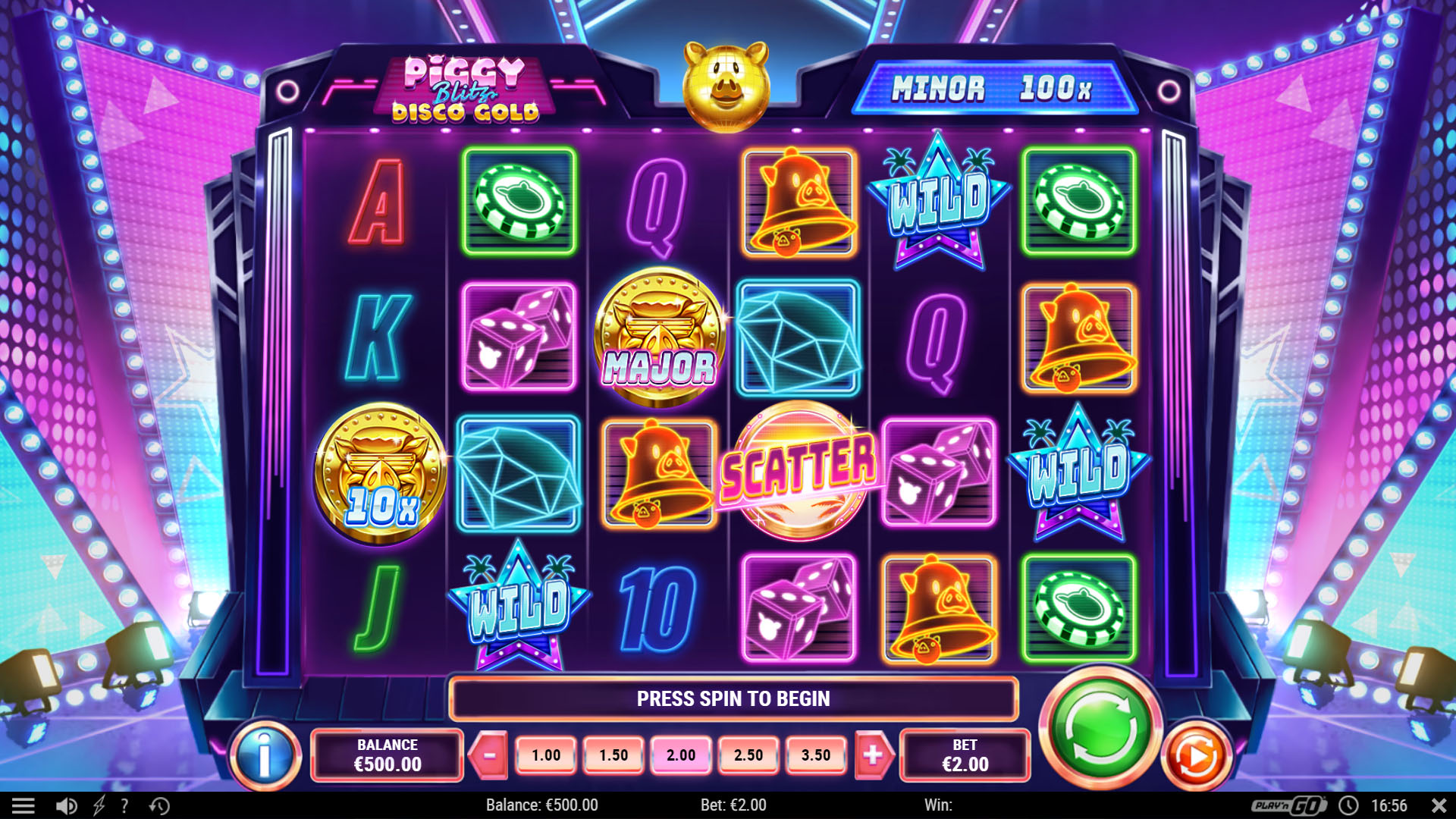Select the 1.00 bet amount
1456x819 pixels.
tap(544, 755)
